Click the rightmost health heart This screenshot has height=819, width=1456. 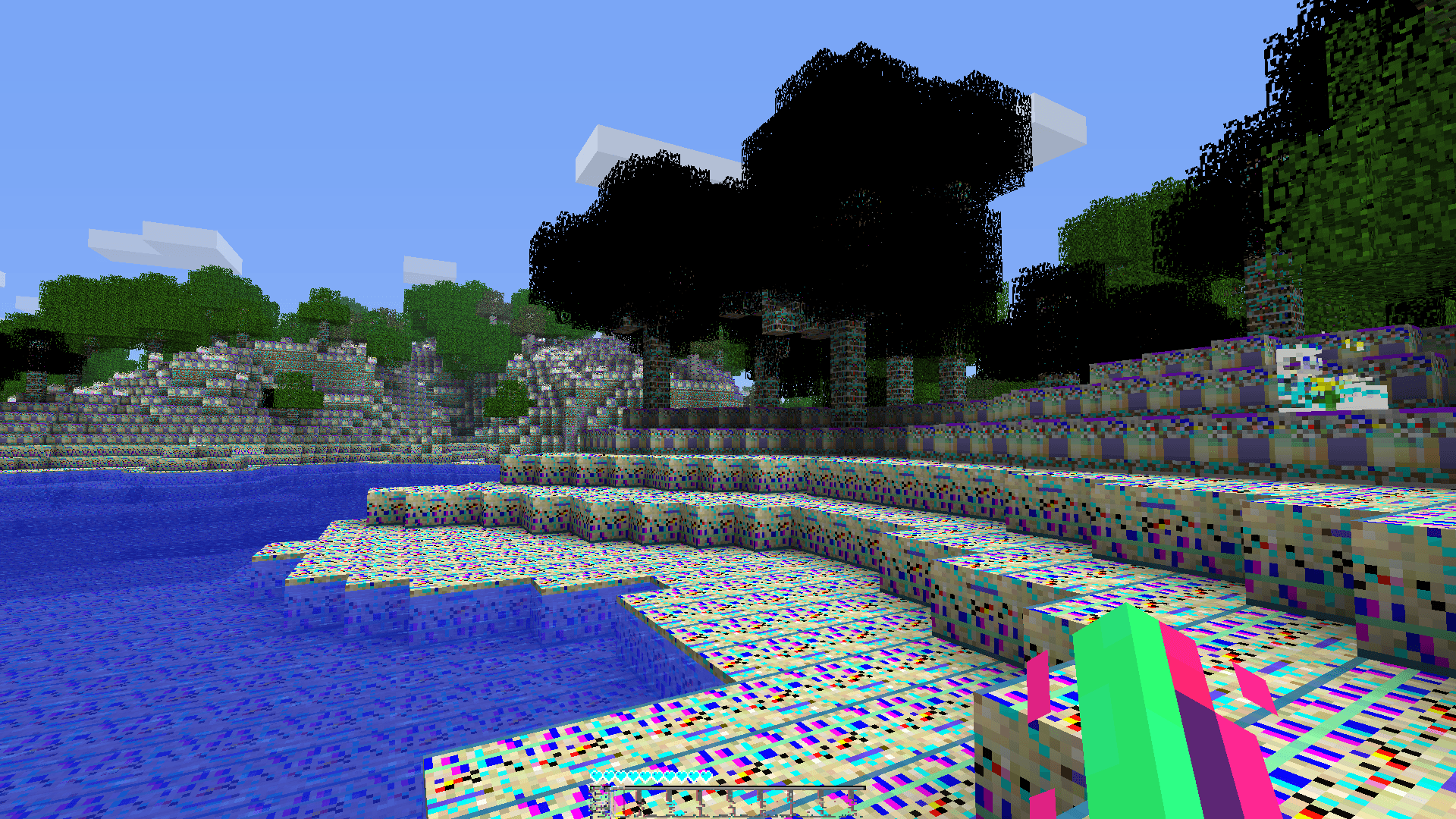click(x=706, y=776)
